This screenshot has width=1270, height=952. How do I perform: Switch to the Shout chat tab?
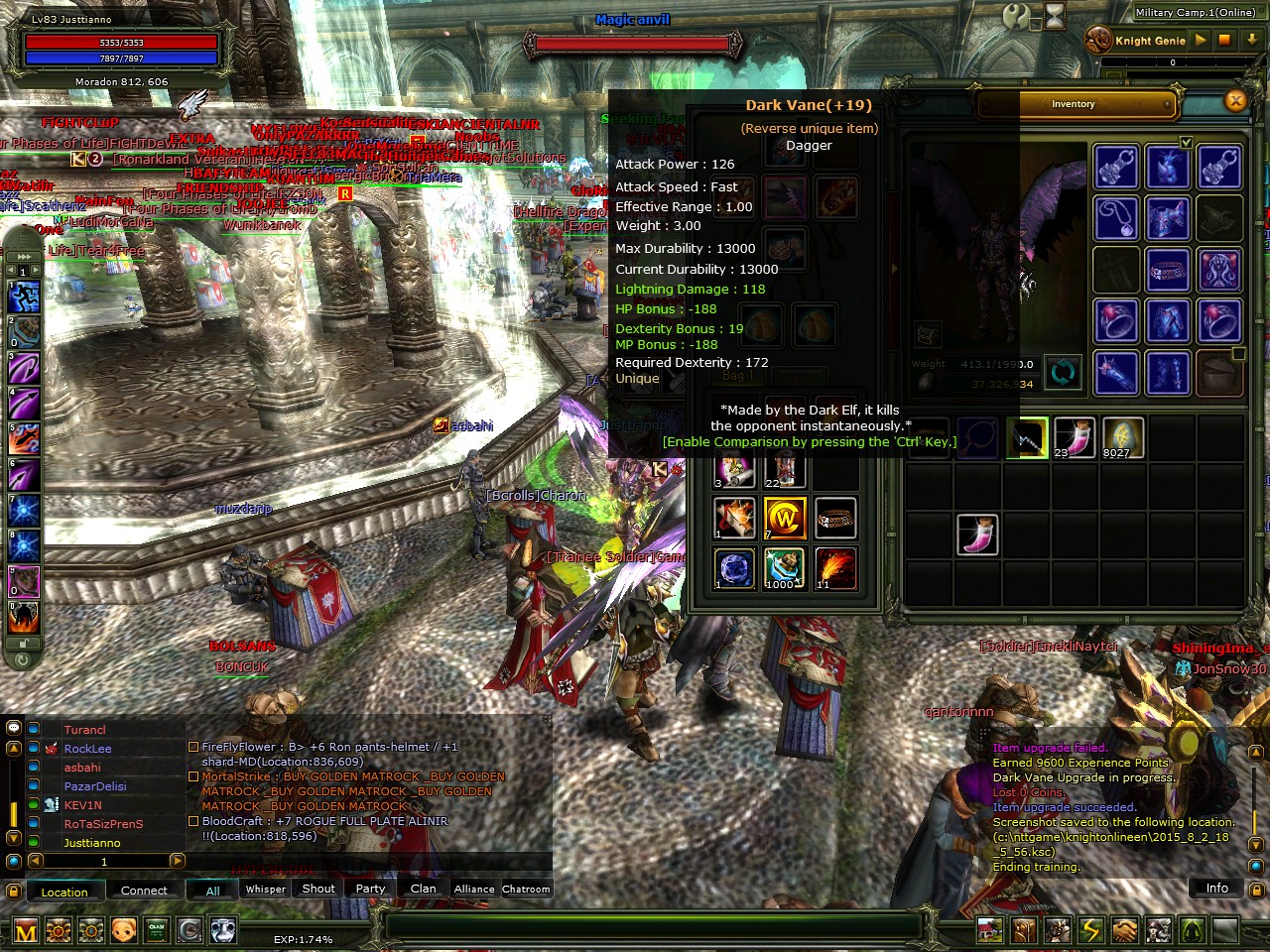[x=318, y=890]
